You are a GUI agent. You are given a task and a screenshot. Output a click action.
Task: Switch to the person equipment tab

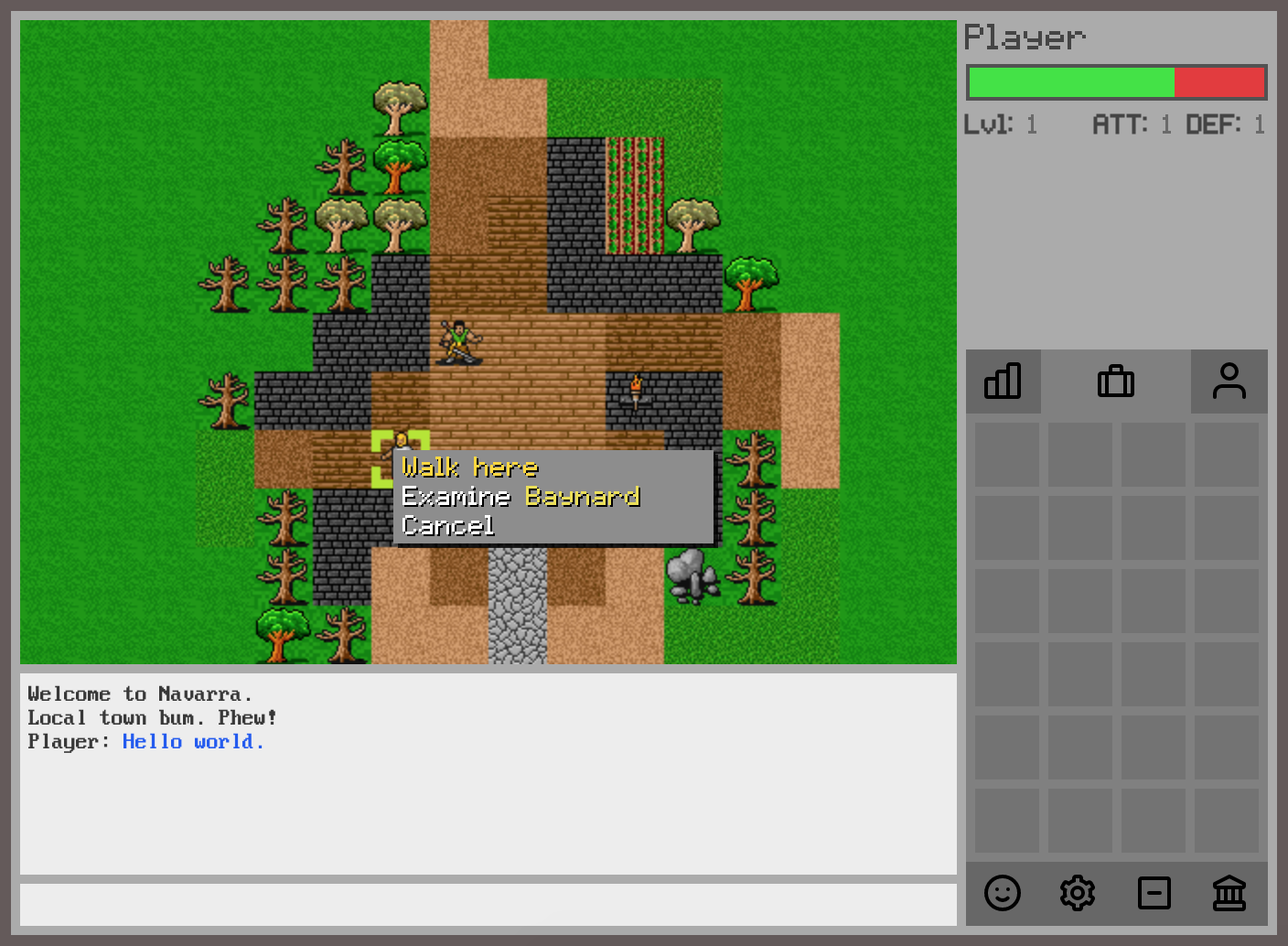[1229, 382]
